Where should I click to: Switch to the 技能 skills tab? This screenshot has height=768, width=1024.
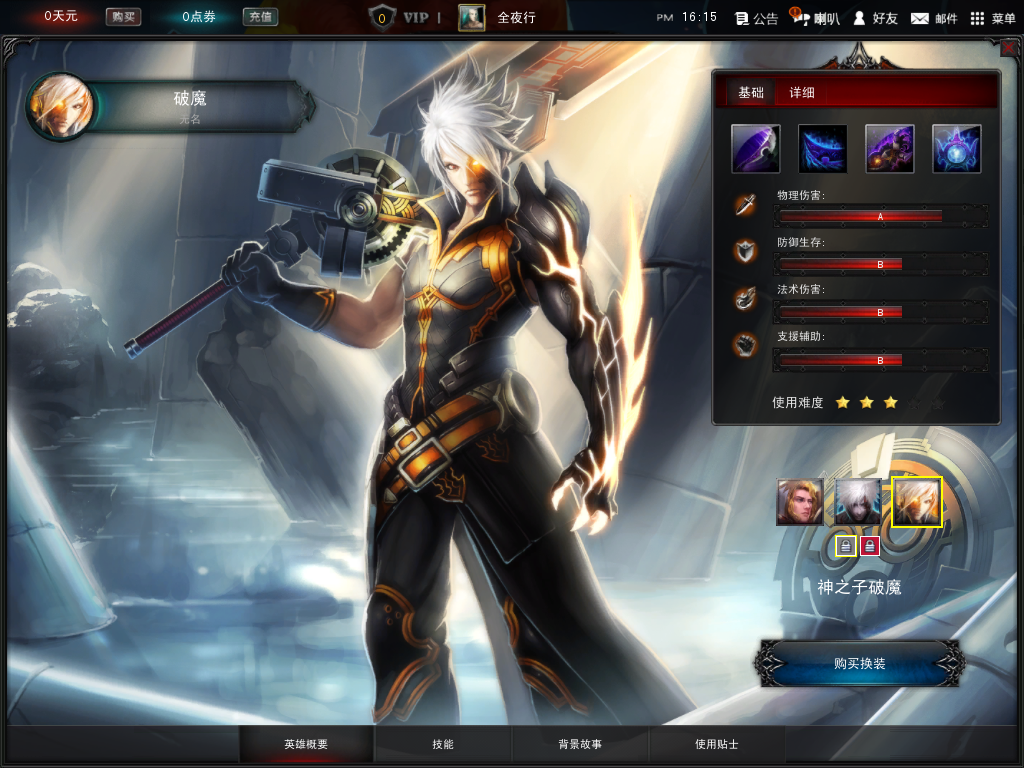[443, 745]
